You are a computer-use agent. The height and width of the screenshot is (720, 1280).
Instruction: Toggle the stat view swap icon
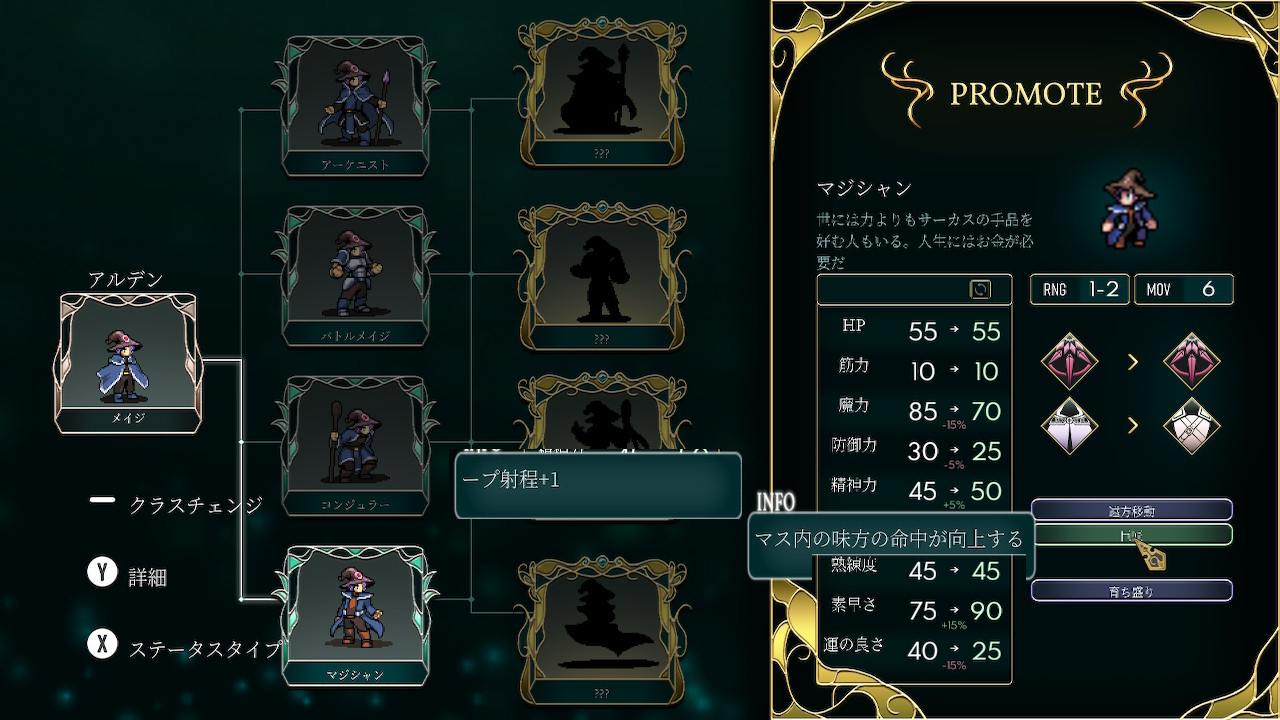tap(980, 289)
